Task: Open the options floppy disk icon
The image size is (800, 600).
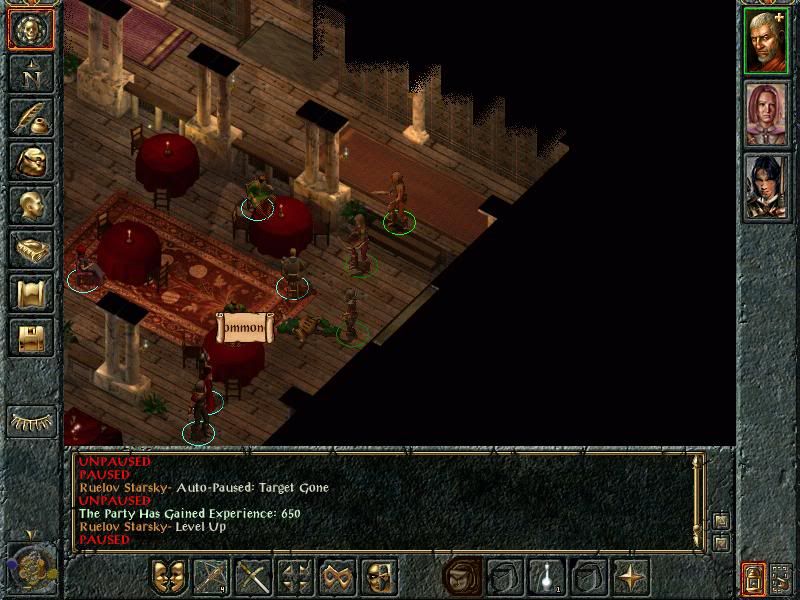Action: tap(31, 337)
